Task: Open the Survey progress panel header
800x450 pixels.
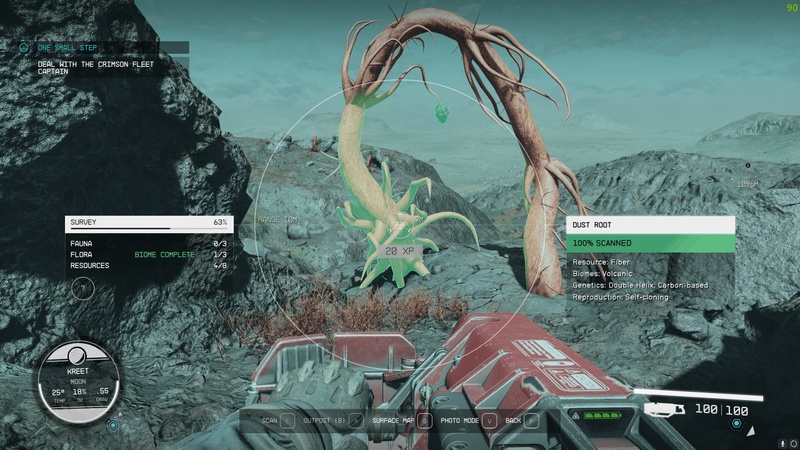Action: pyautogui.click(x=148, y=223)
